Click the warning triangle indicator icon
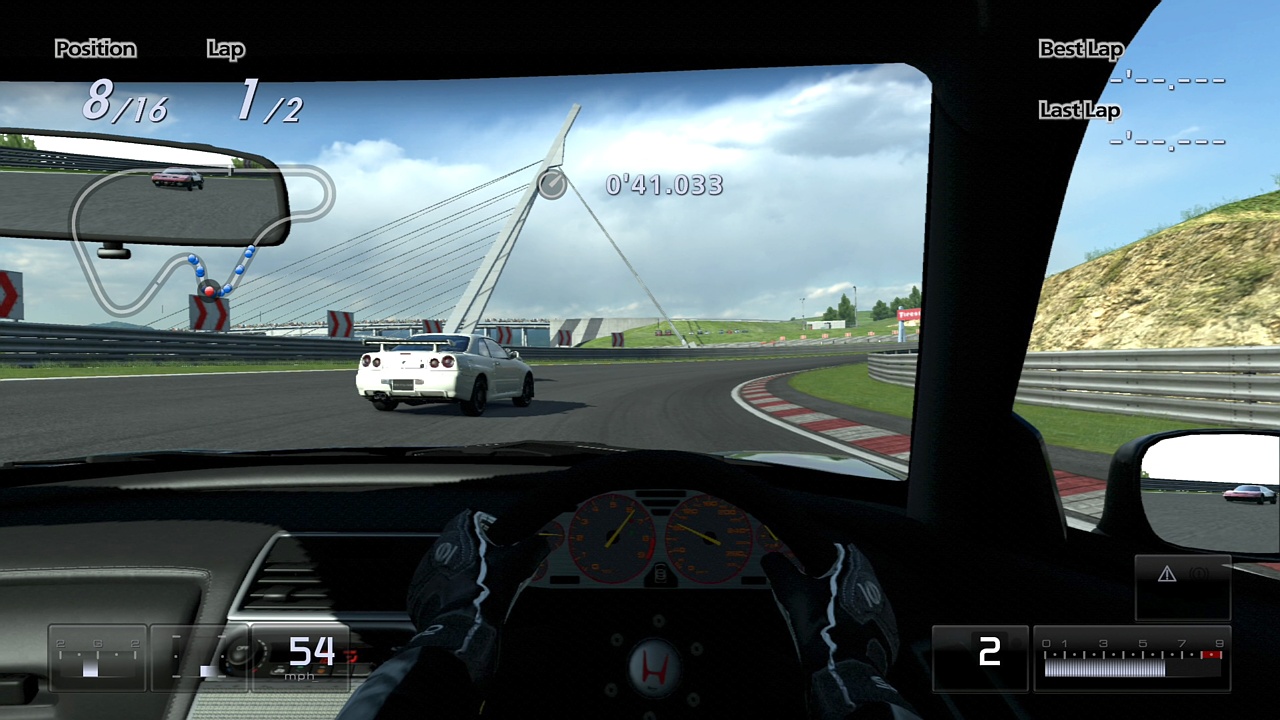 click(x=1166, y=573)
